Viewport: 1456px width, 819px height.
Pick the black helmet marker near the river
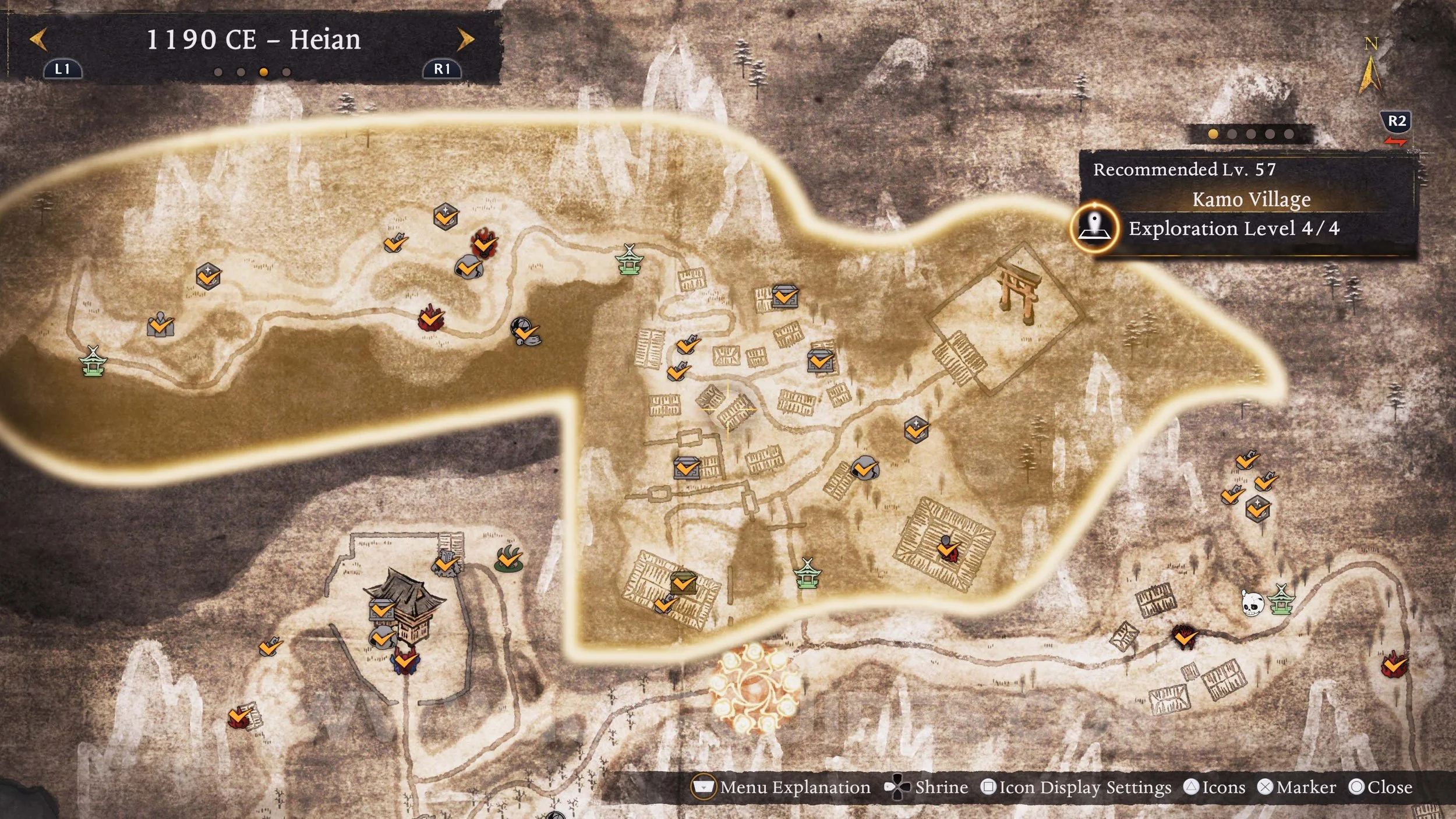pyautogui.click(x=524, y=331)
